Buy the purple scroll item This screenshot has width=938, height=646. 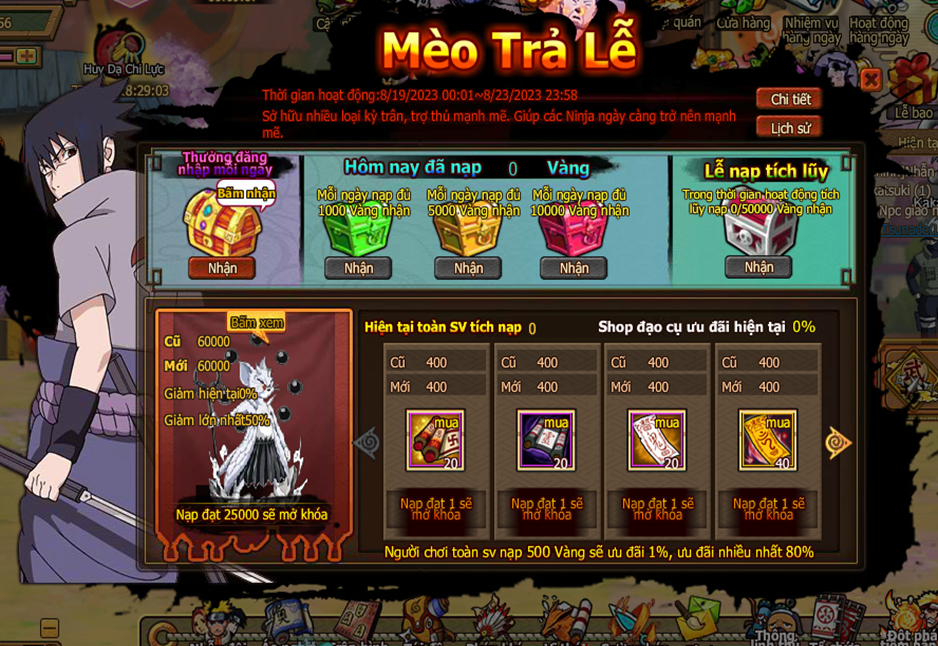tap(547, 440)
